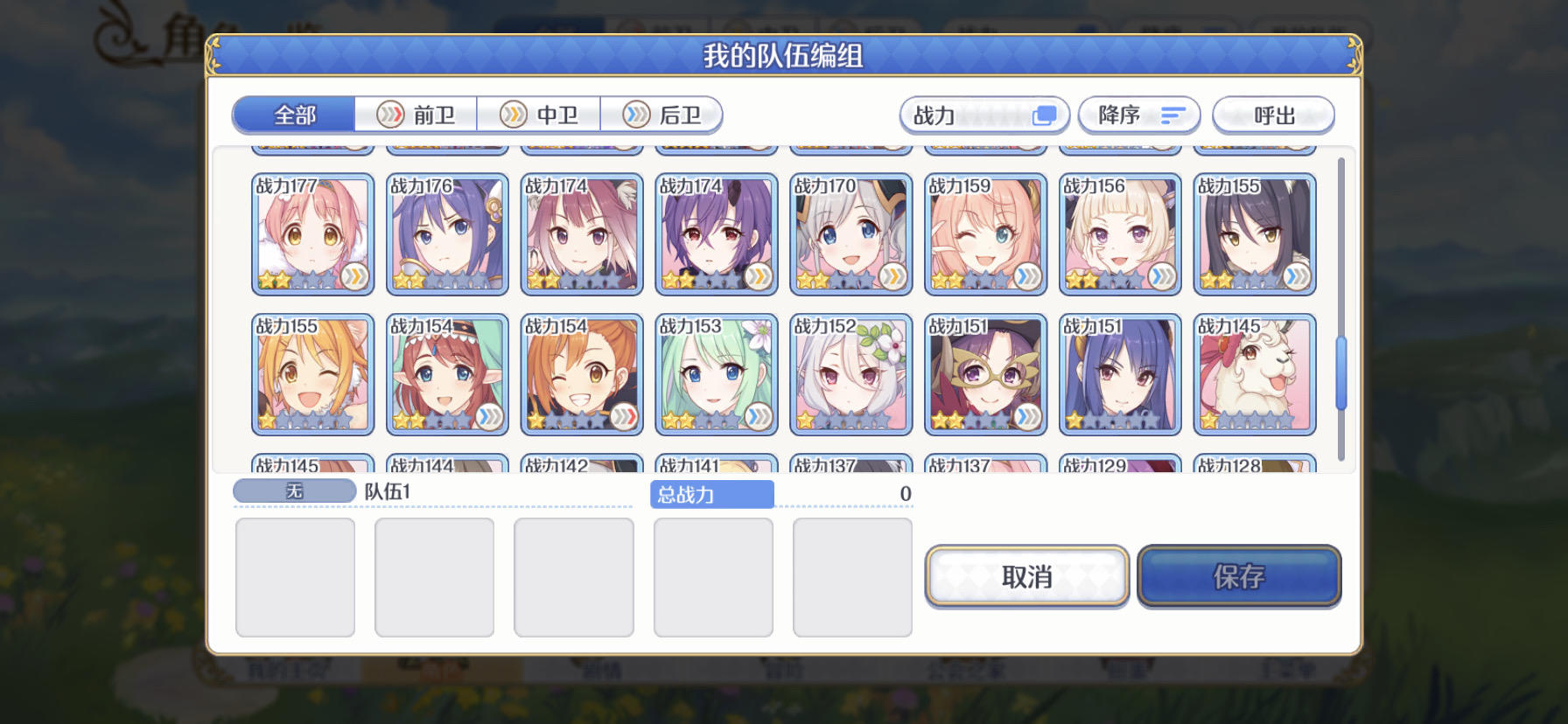Switch to the 后卫 tab
This screenshot has height=724, width=1568.
pos(667,115)
